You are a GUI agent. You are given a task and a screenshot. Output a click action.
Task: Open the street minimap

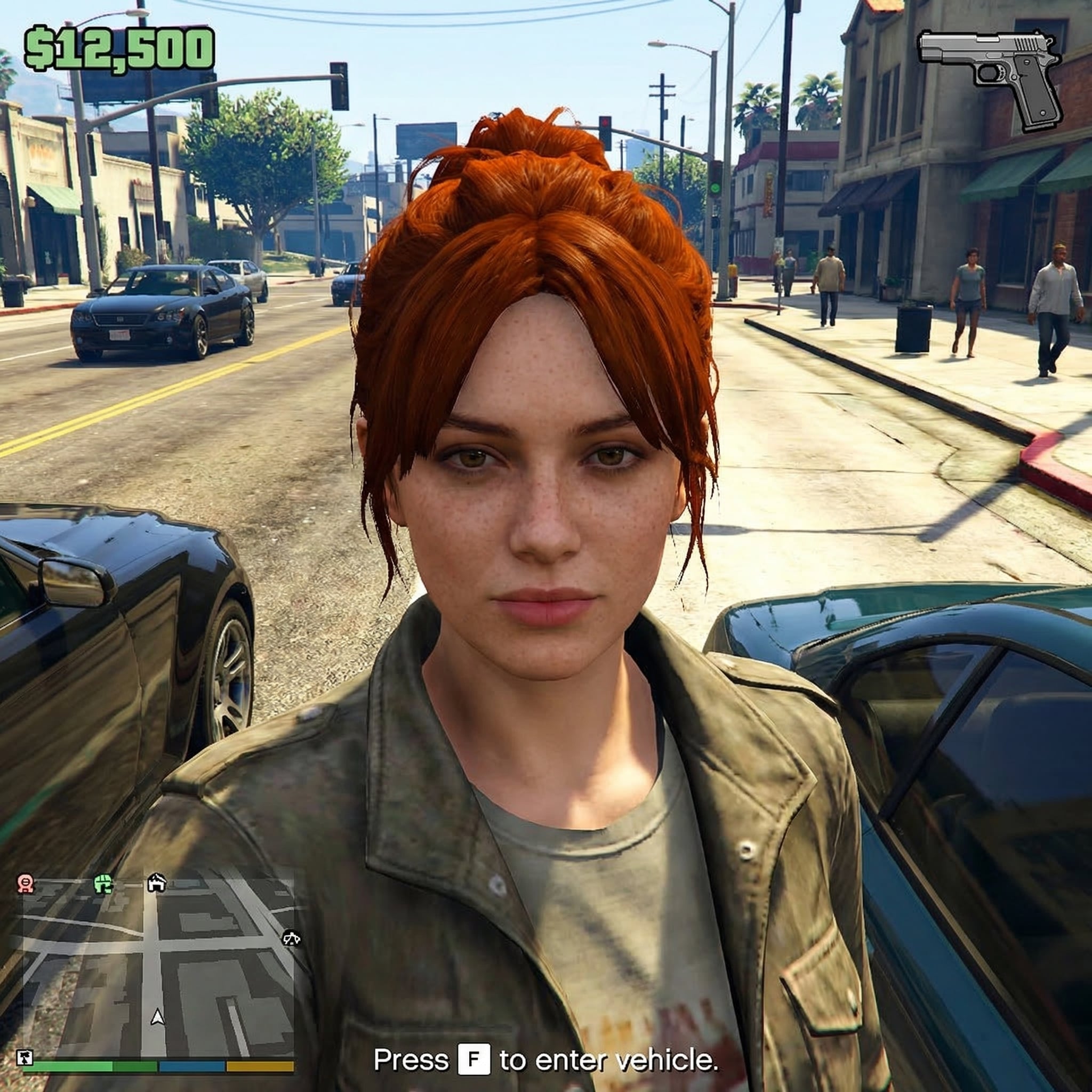158,968
